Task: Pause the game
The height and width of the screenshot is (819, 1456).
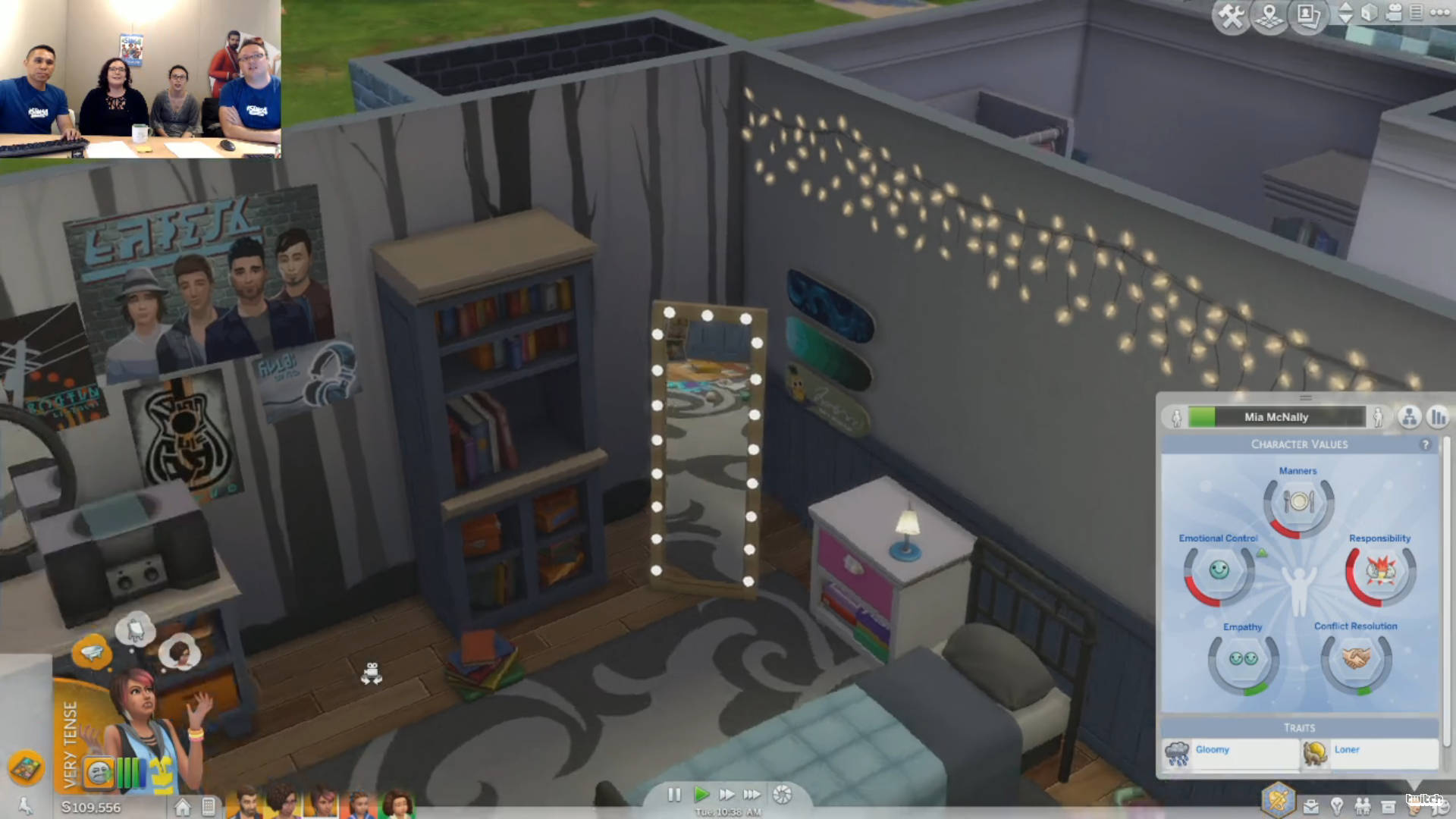Action: pyautogui.click(x=674, y=794)
